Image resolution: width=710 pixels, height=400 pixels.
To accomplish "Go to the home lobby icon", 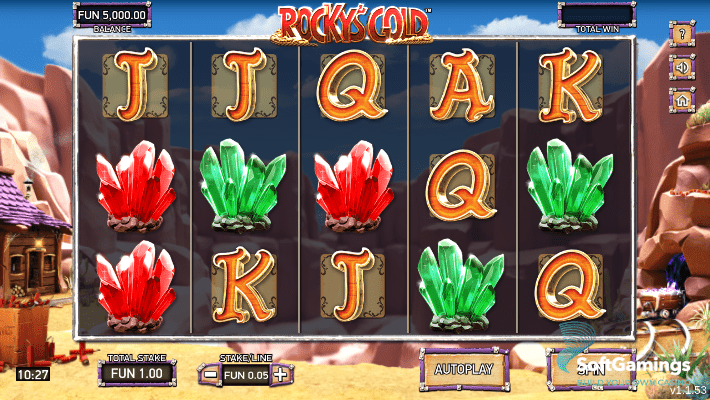I will click(x=684, y=99).
